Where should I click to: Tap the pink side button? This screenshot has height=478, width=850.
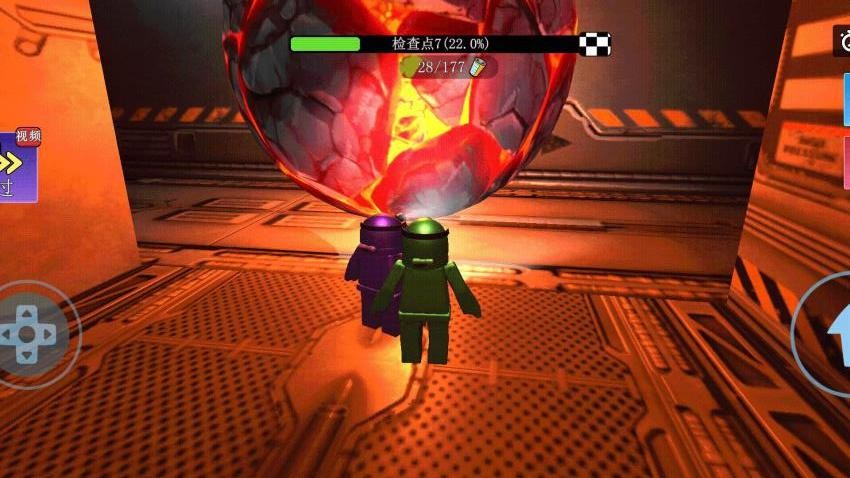click(x=846, y=162)
